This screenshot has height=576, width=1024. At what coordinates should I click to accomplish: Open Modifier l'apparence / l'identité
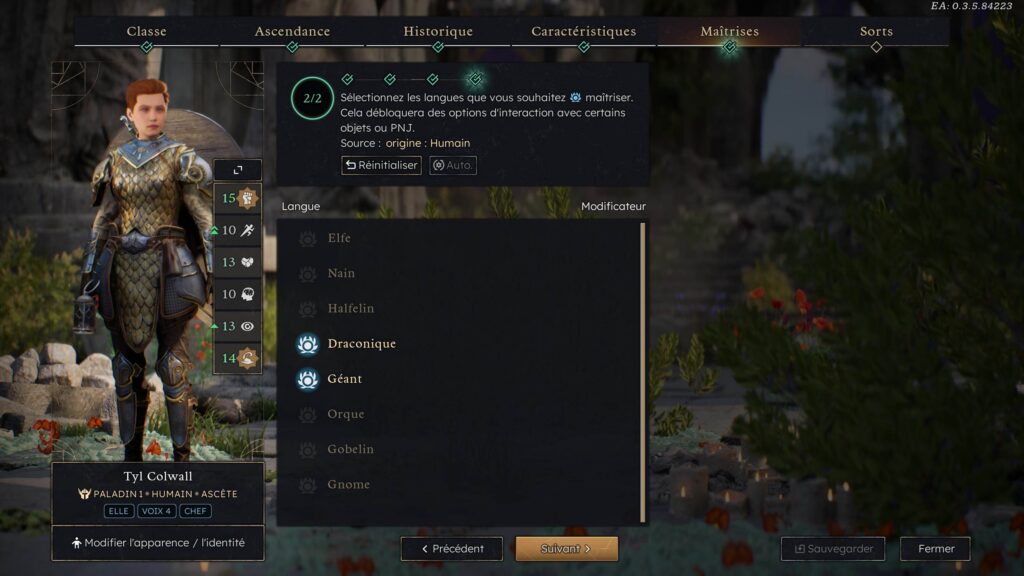pyautogui.click(x=158, y=543)
